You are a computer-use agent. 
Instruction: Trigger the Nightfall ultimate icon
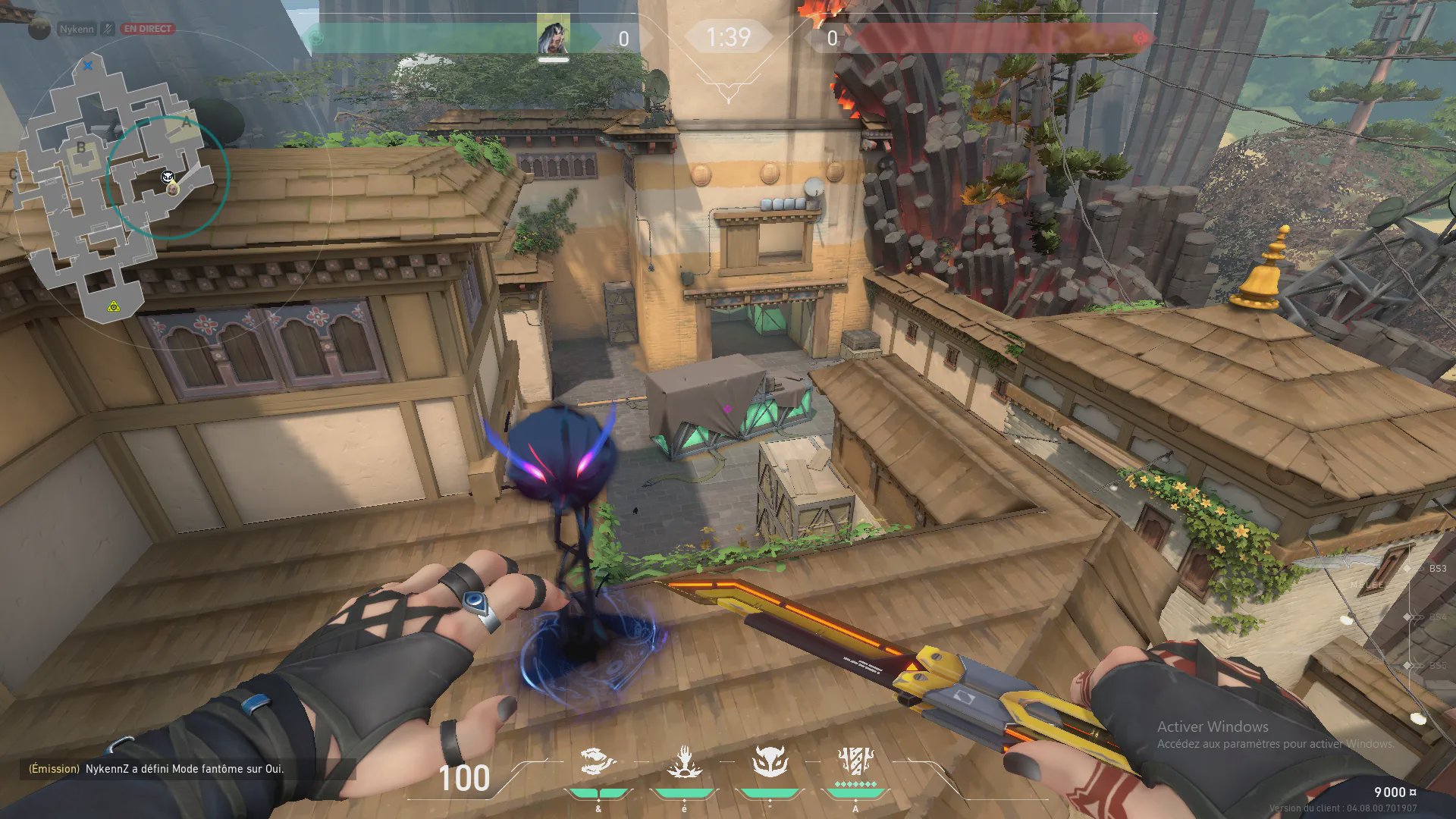click(855, 761)
